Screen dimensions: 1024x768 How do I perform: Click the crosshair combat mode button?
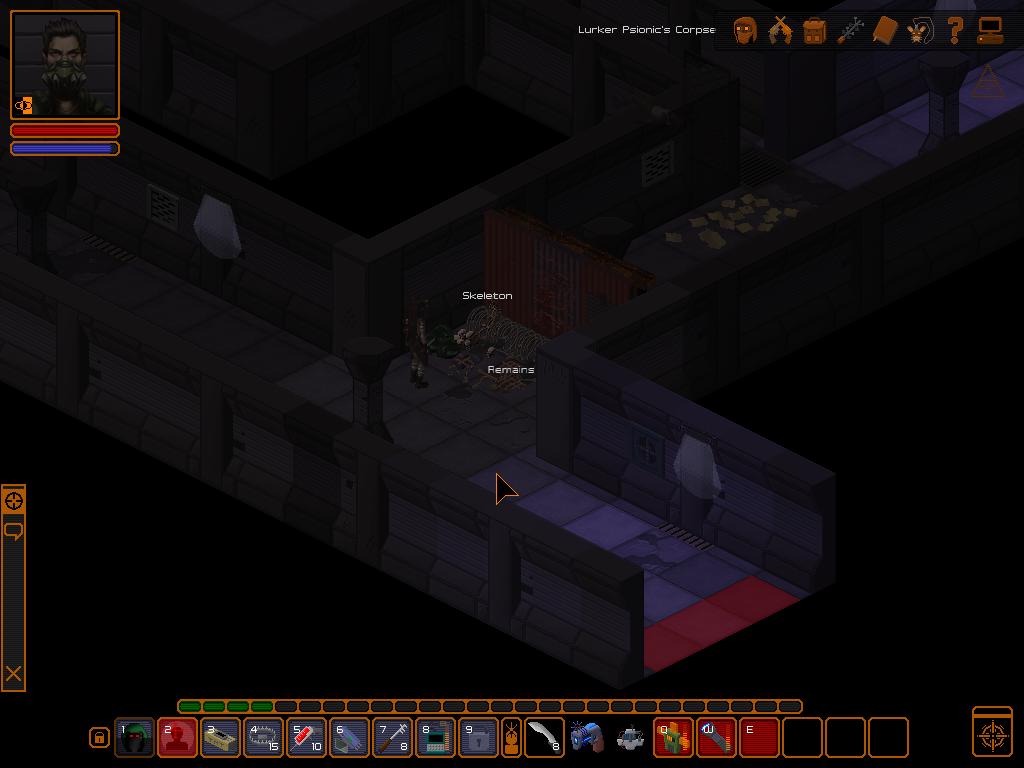tap(992, 733)
